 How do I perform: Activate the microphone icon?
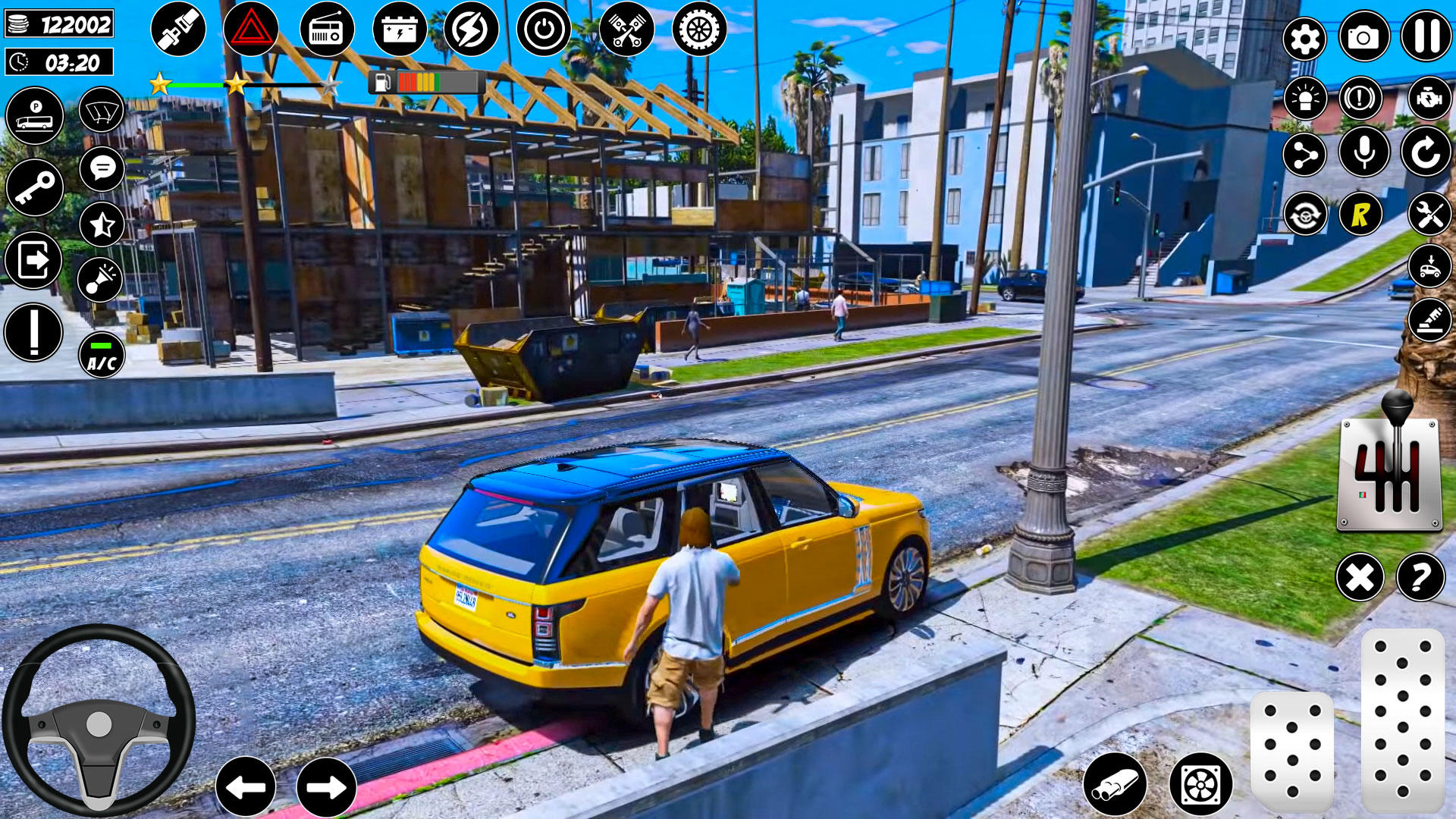[1363, 152]
